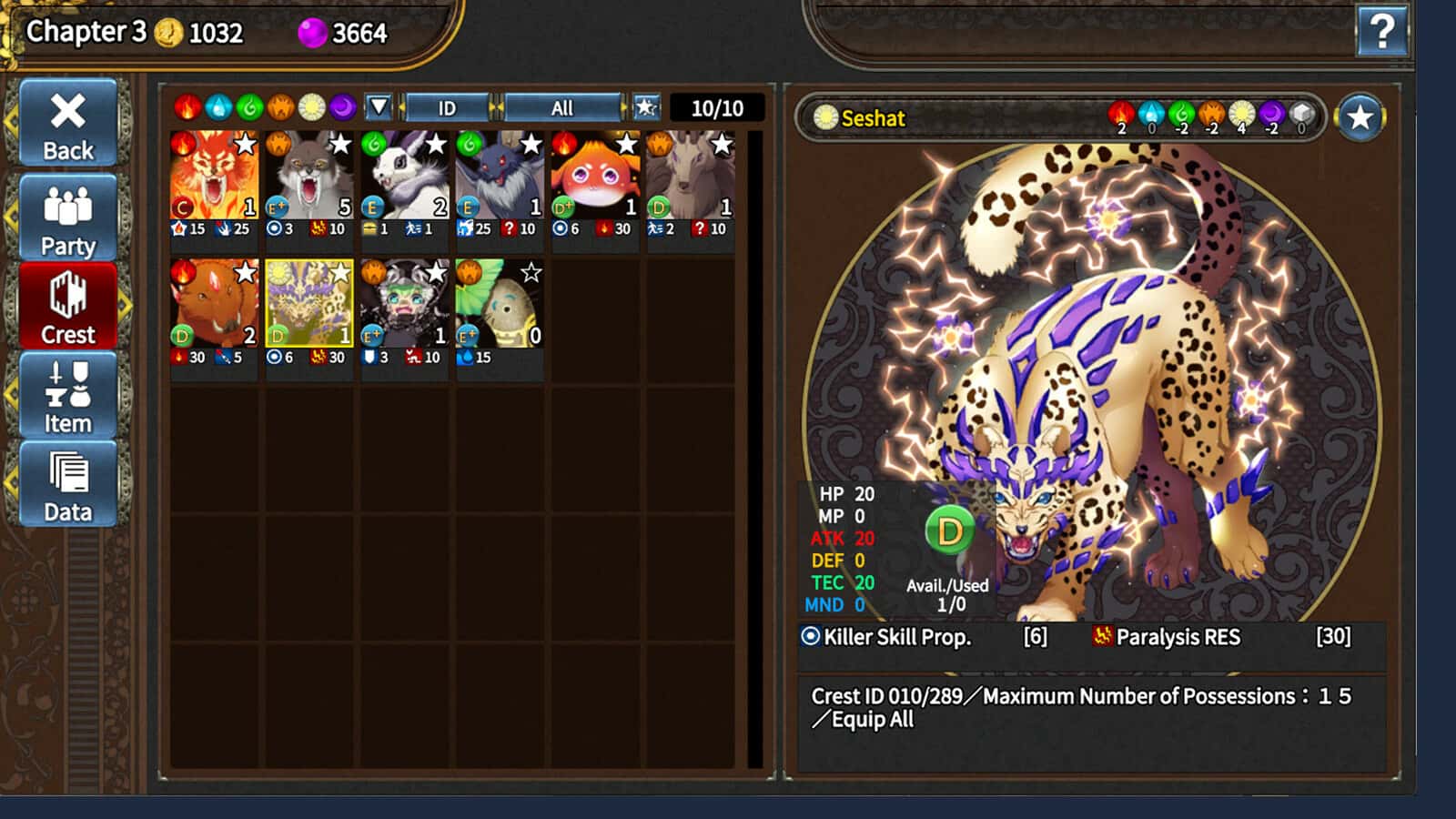The height and width of the screenshot is (819, 1456).
Task: Open the Crest menu
Action: click(x=68, y=308)
